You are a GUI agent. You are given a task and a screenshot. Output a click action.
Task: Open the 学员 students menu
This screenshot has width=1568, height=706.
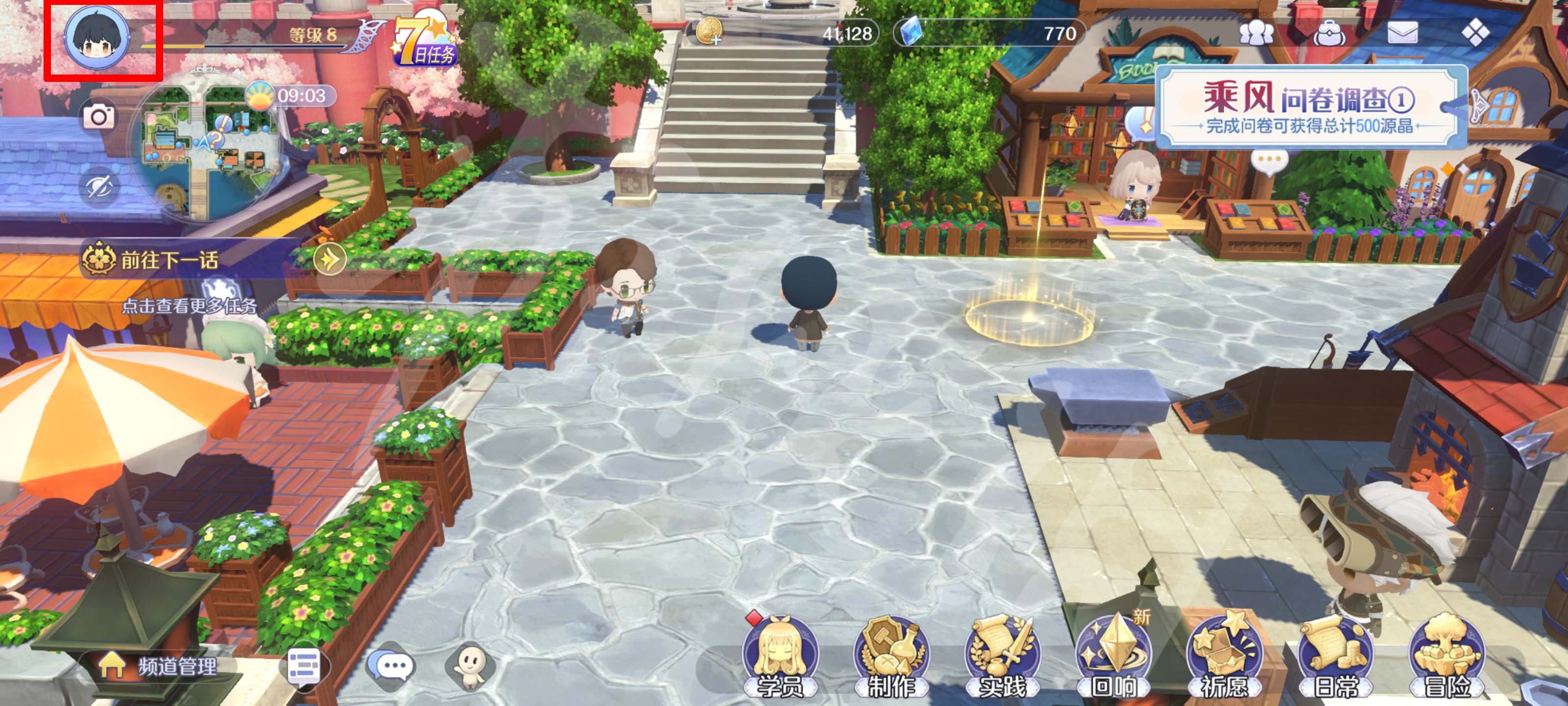point(779,658)
